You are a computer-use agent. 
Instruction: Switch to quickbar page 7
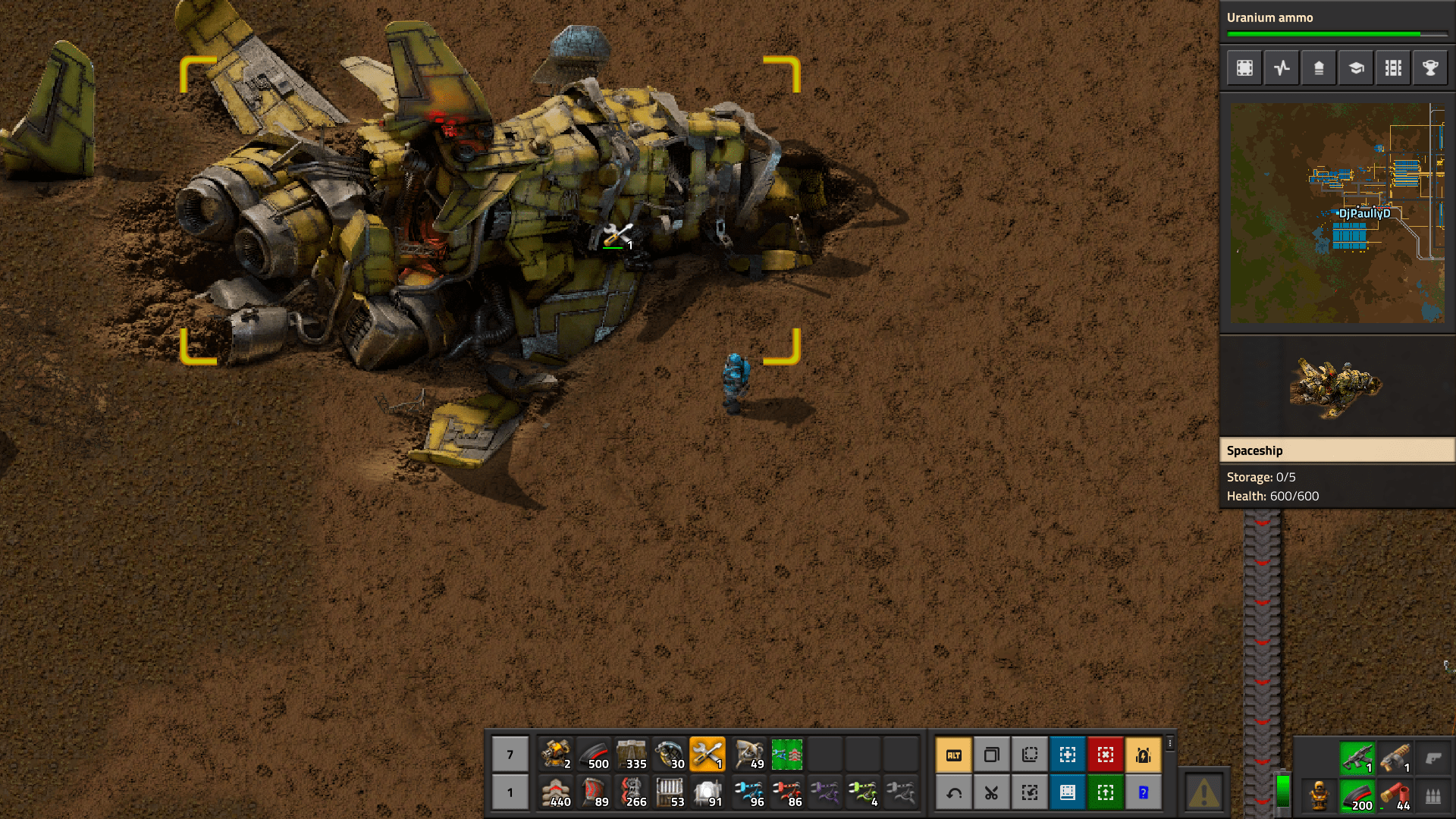click(x=510, y=755)
